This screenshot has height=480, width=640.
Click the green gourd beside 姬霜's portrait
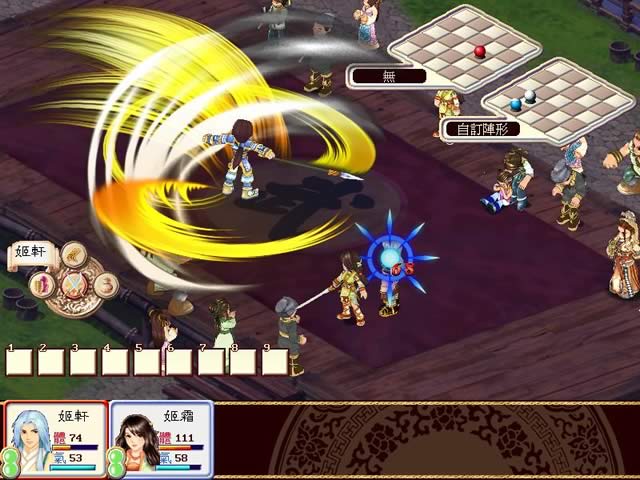[116, 461]
